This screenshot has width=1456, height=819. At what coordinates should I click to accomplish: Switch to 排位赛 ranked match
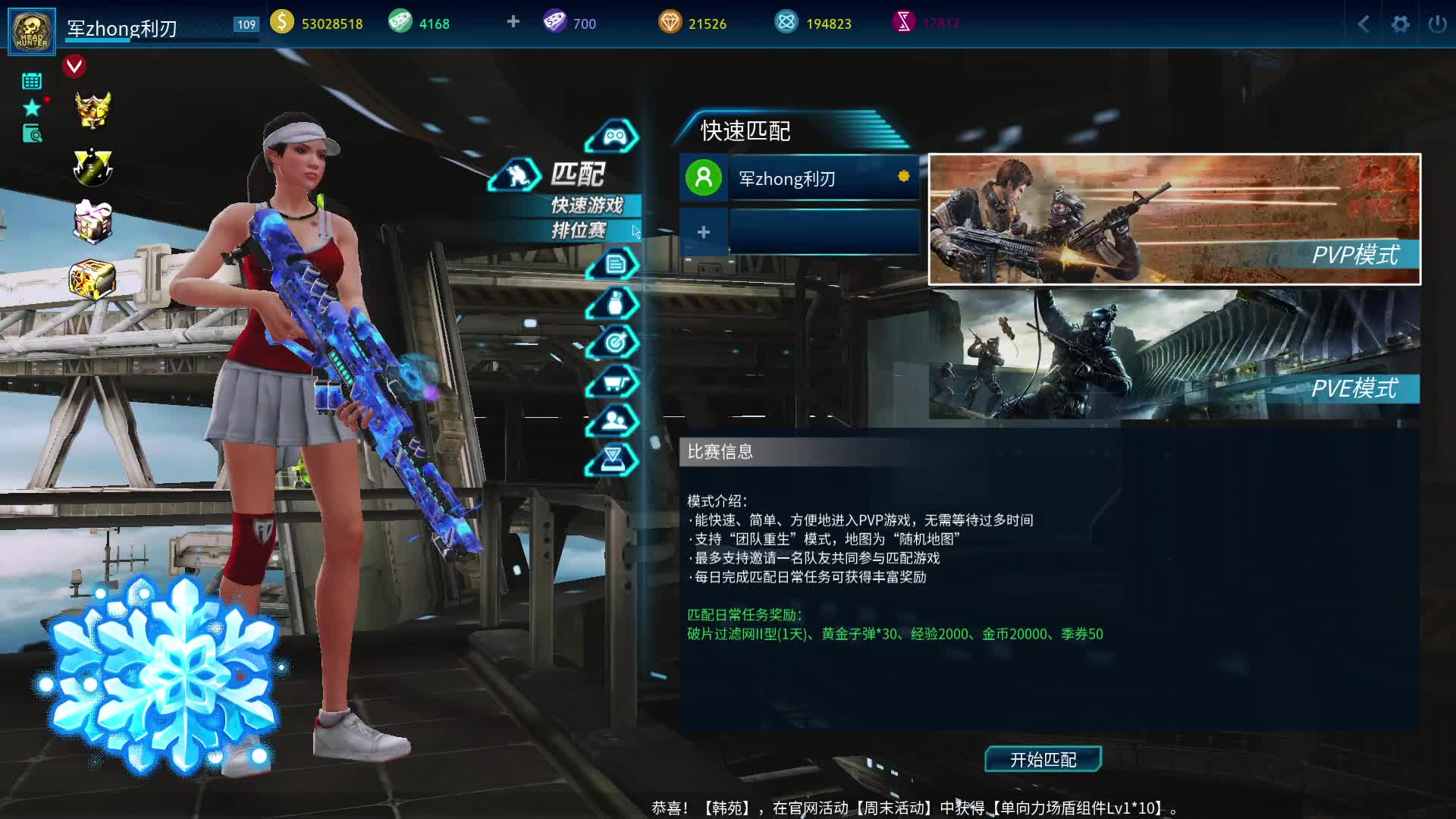tap(579, 231)
